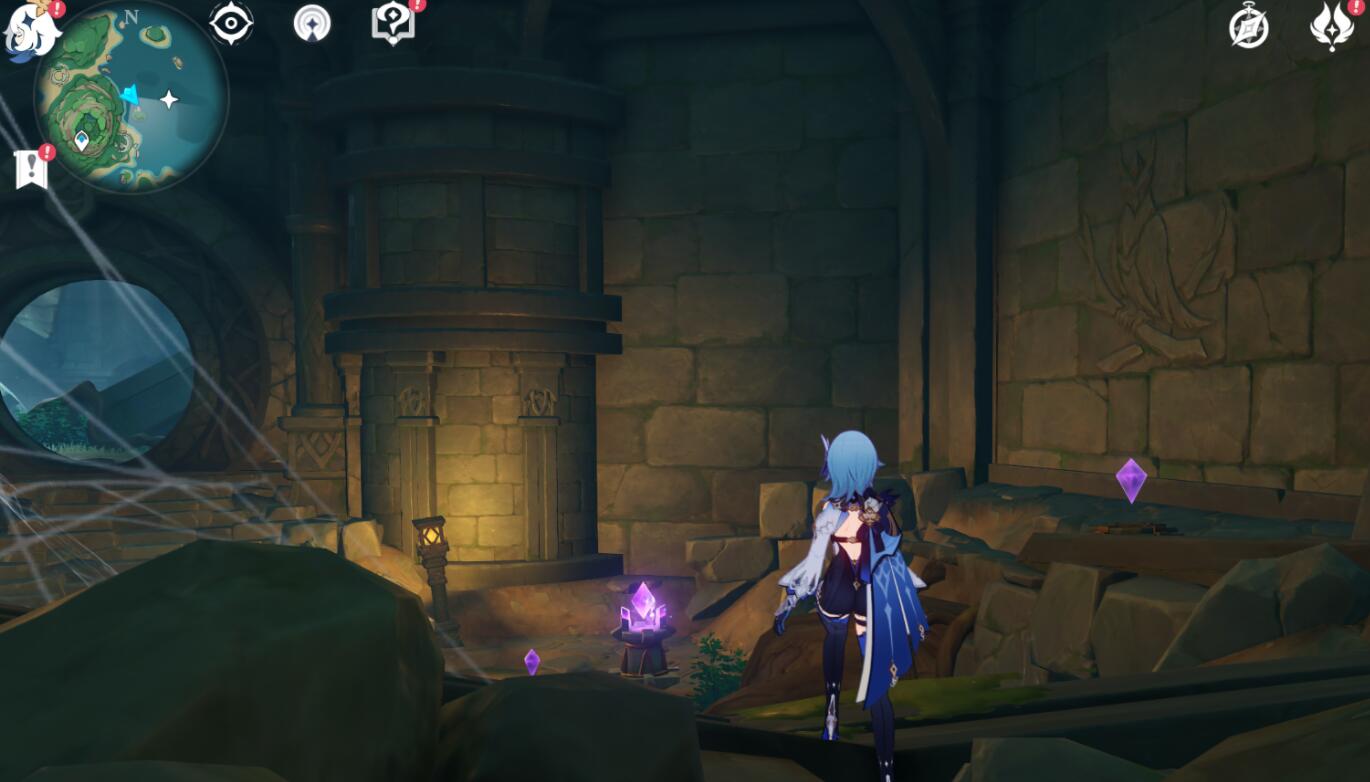Open the quest bookmark icon
This screenshot has height=782, width=1370.
pos(31,168)
